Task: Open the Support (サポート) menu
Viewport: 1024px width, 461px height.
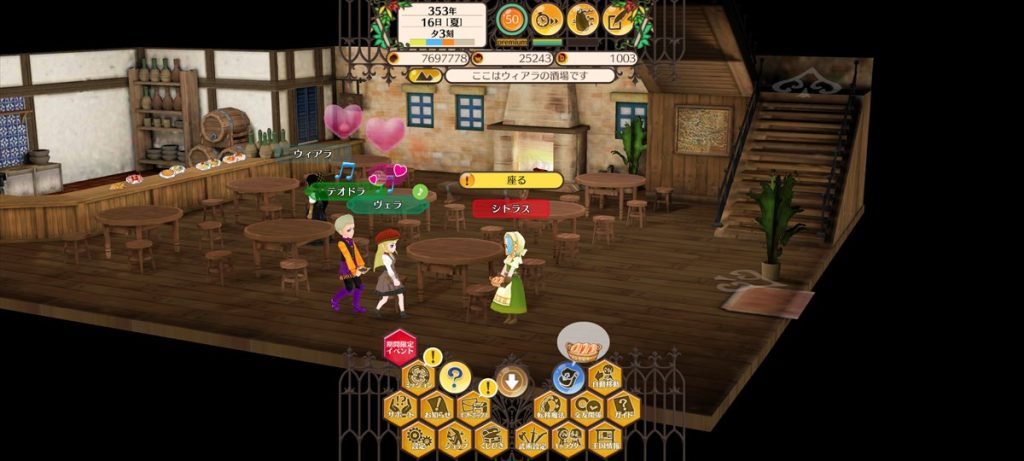Action: (400, 408)
